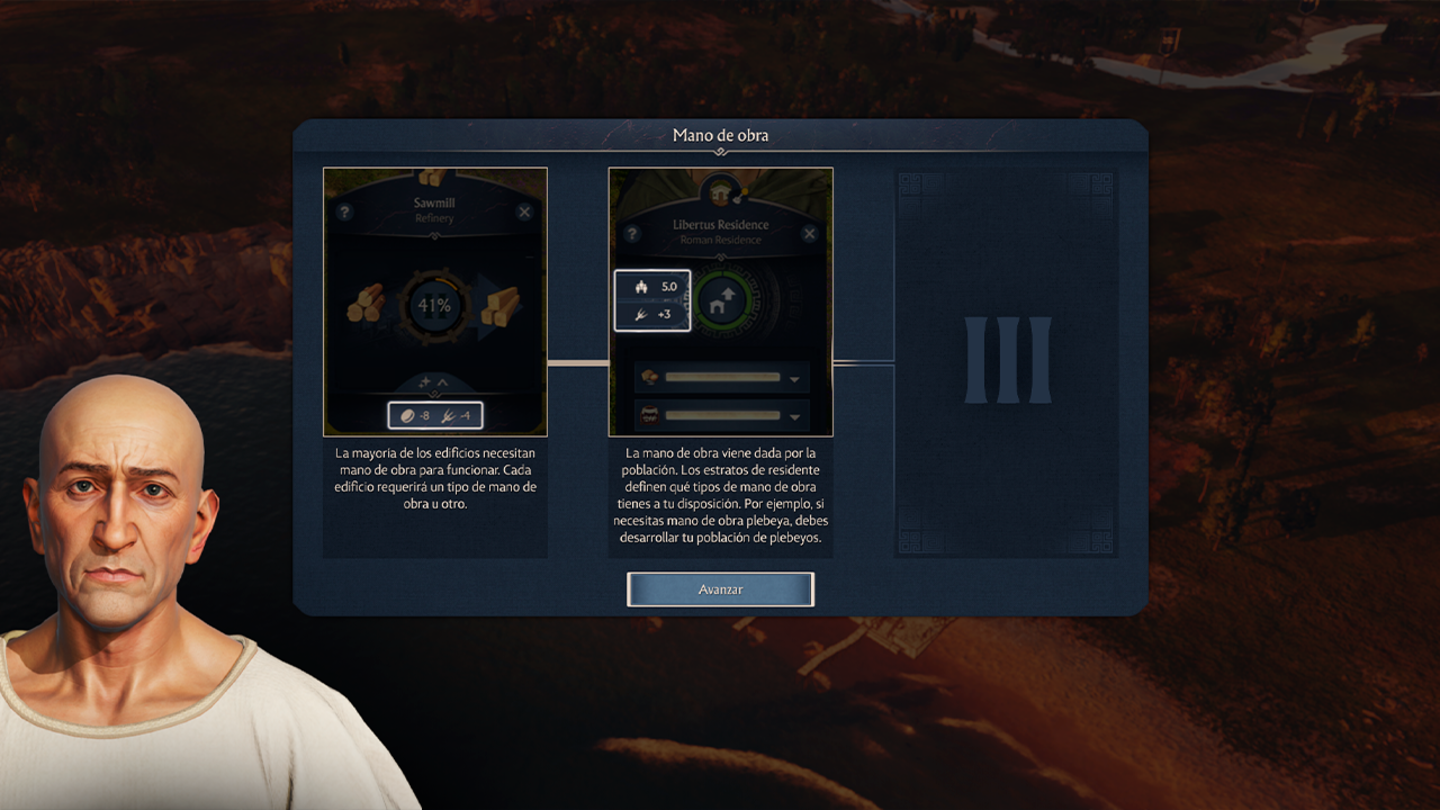Screen dimensions: 1440x810
Task: Select the Libertus Residence tutorial image
Action: 720,302
